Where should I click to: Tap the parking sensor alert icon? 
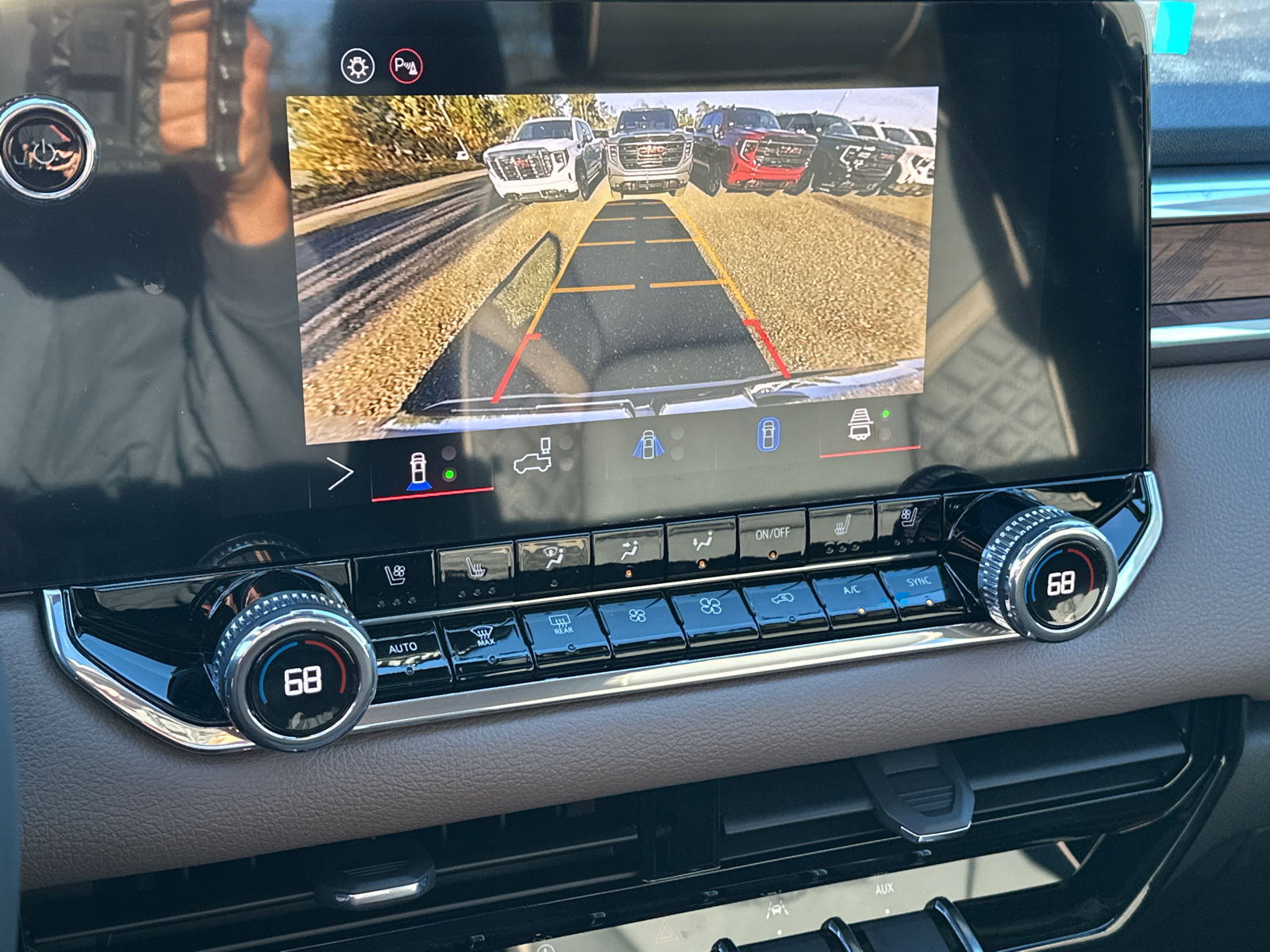coord(408,63)
